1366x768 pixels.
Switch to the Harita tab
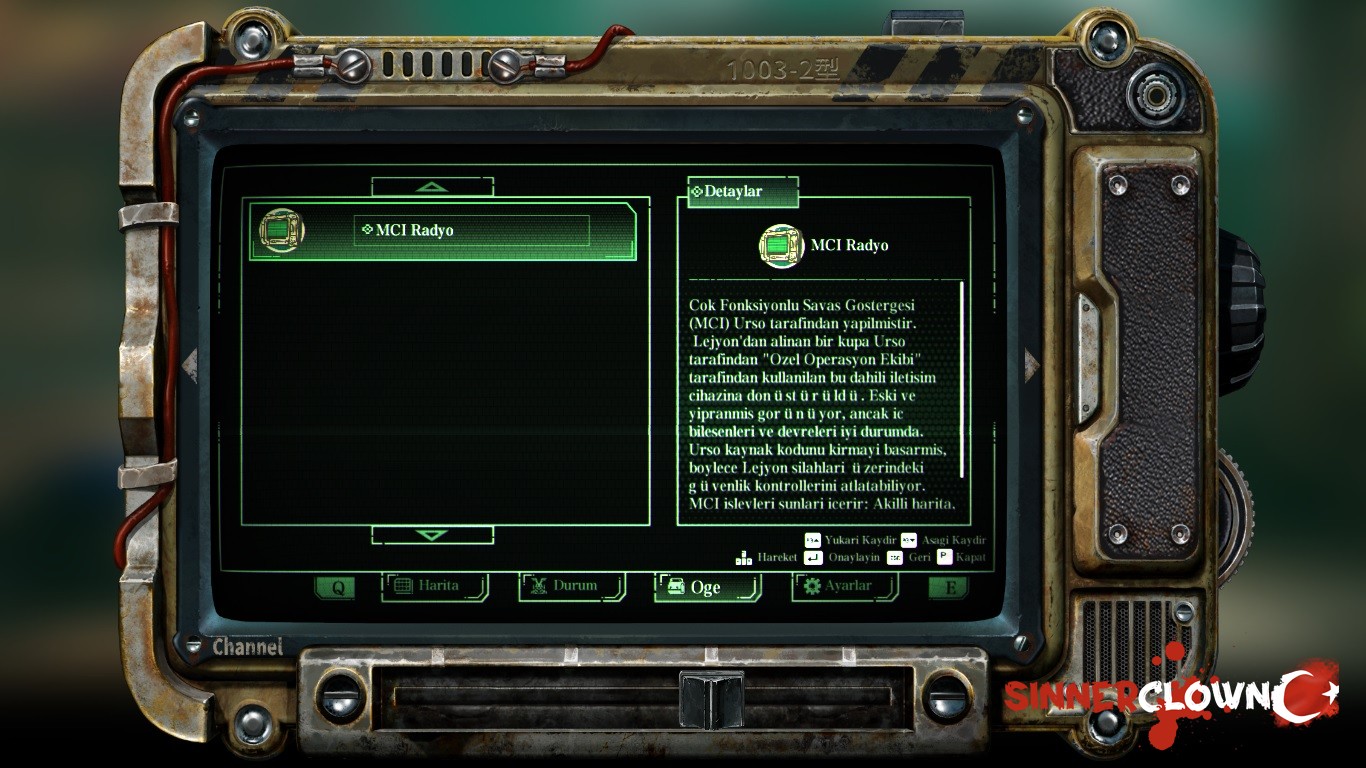(435, 587)
